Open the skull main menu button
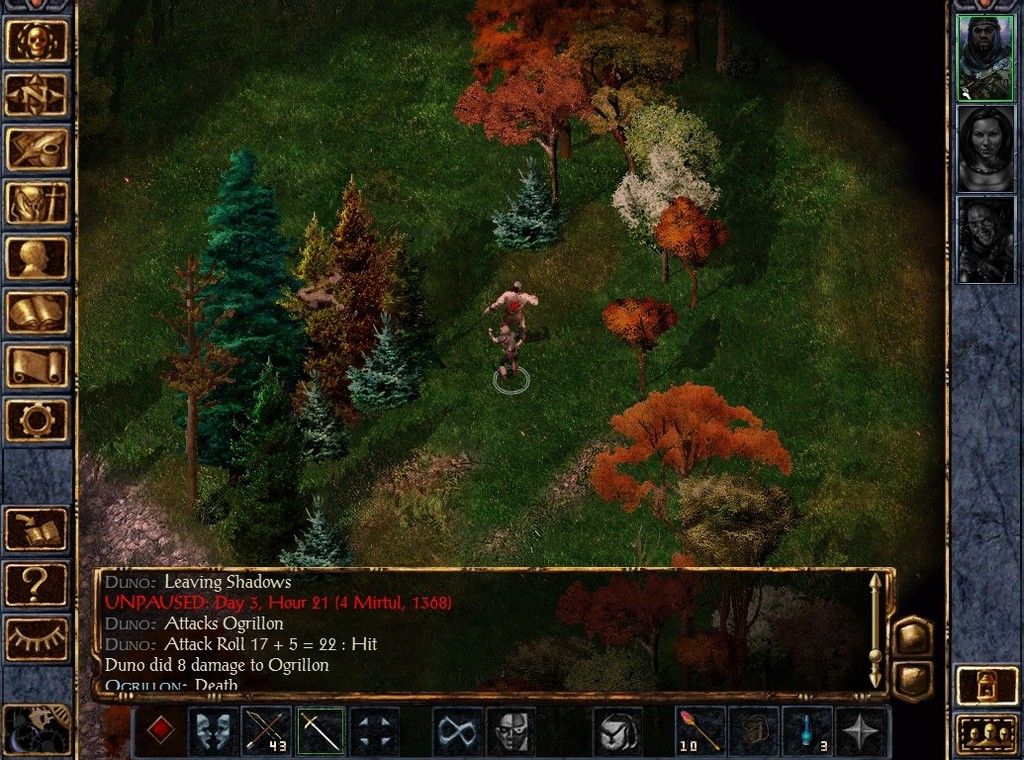This screenshot has width=1024, height=760. pos(38,41)
